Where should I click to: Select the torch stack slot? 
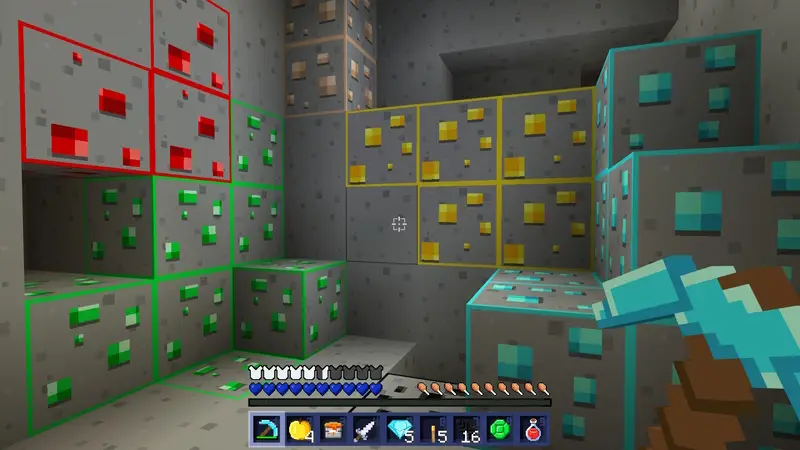tap(430, 431)
